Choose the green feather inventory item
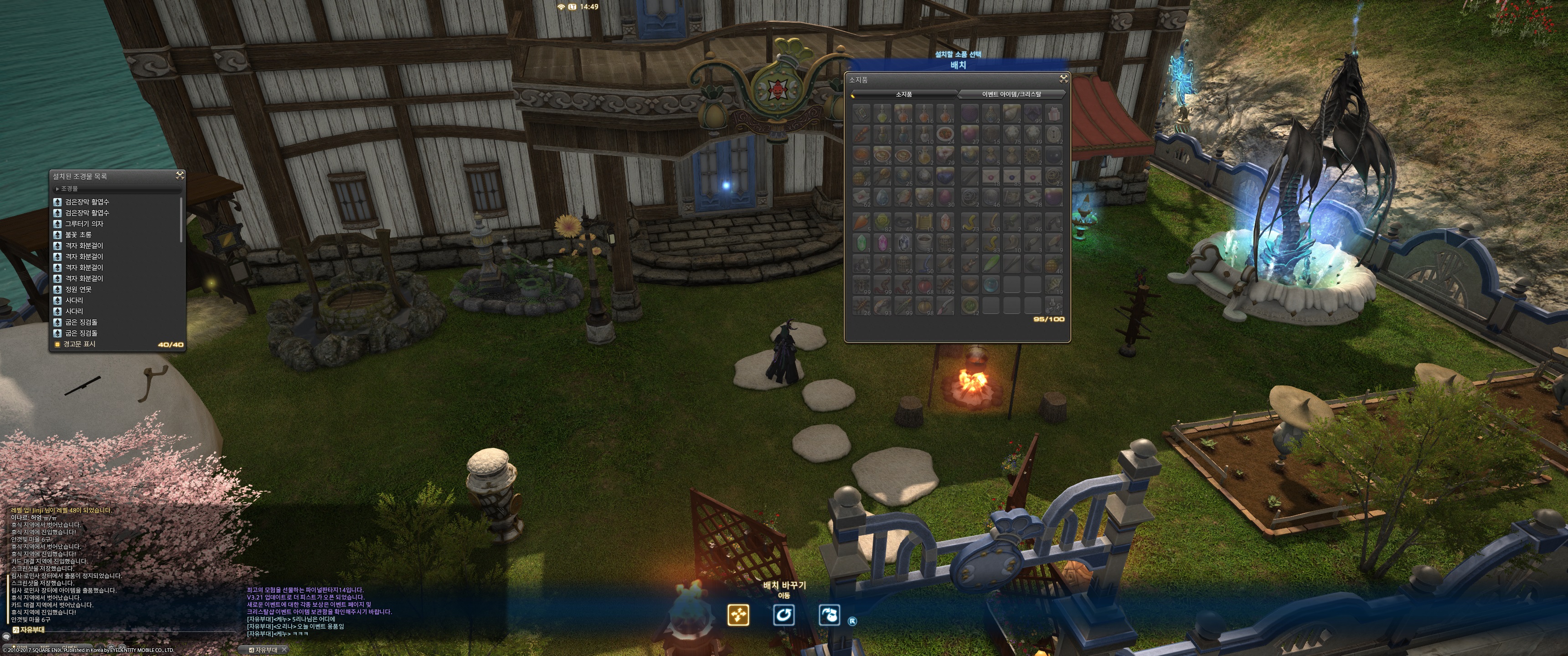1568x656 pixels. click(x=990, y=263)
